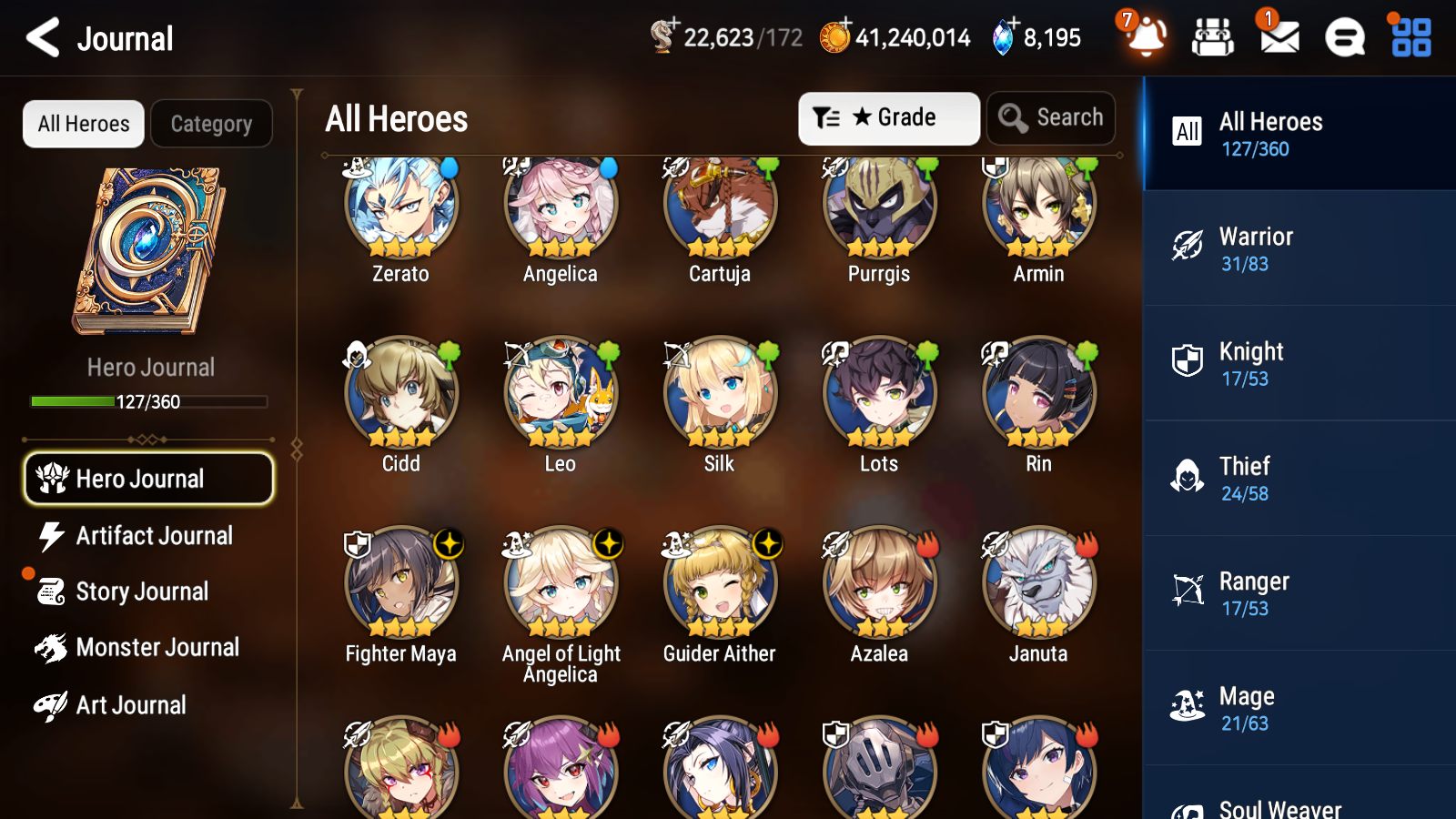Viewport: 1456px width, 819px height.
Task: Select the hero Zerato thumbnail
Action: point(400,207)
